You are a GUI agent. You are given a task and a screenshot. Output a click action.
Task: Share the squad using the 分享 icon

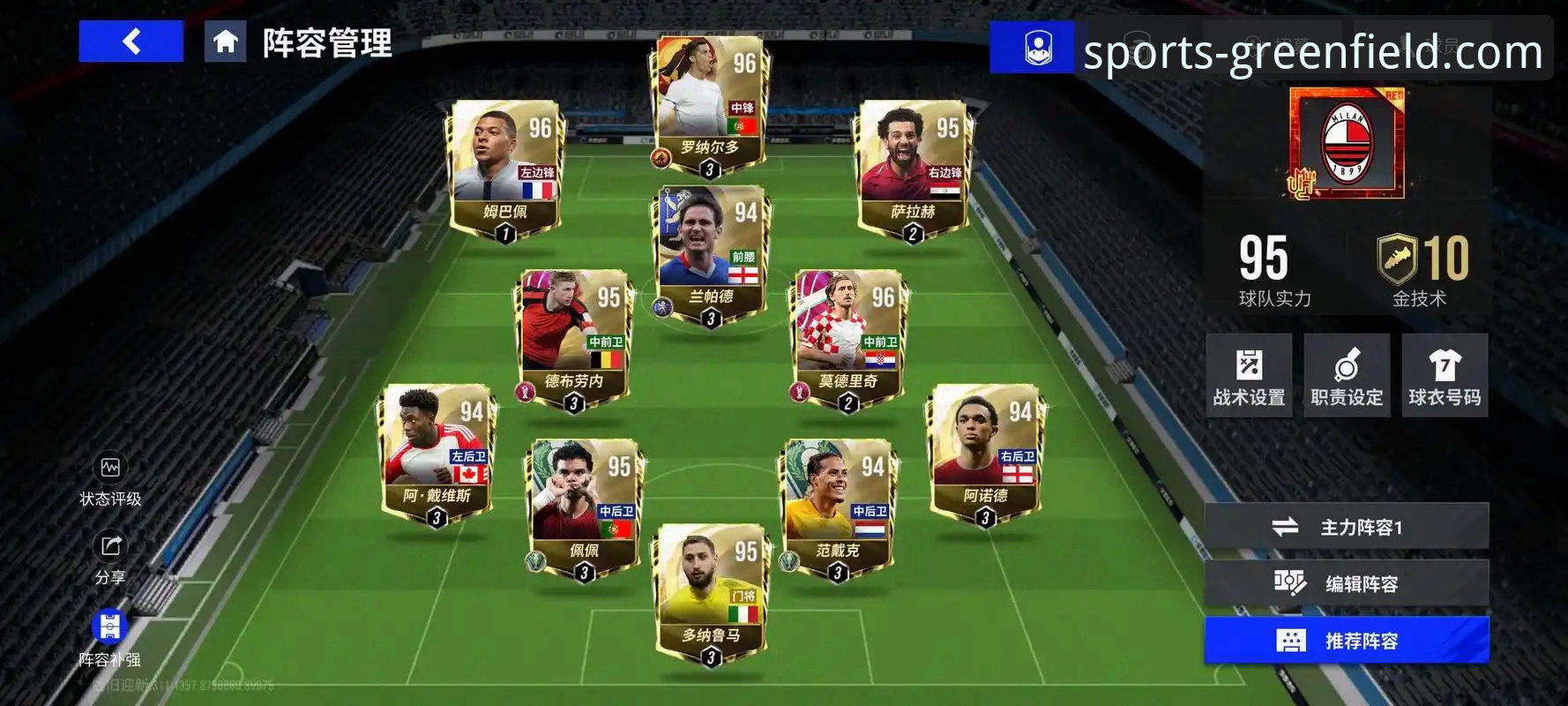pos(110,557)
